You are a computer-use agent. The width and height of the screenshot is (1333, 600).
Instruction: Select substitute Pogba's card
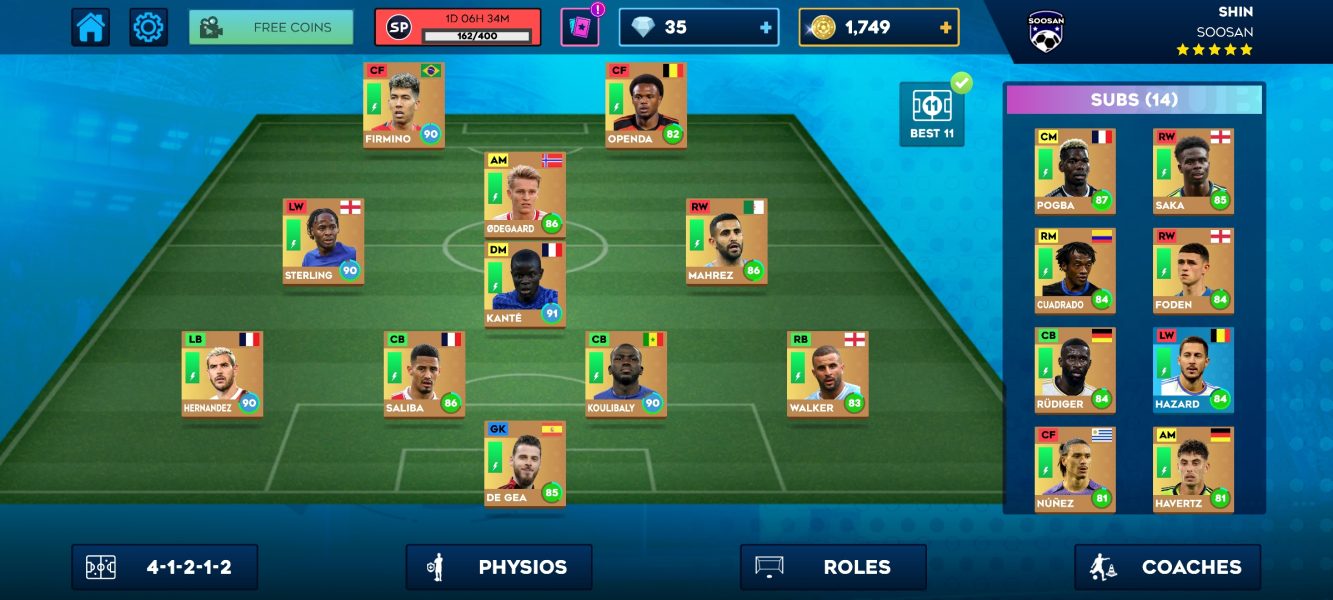1075,171
